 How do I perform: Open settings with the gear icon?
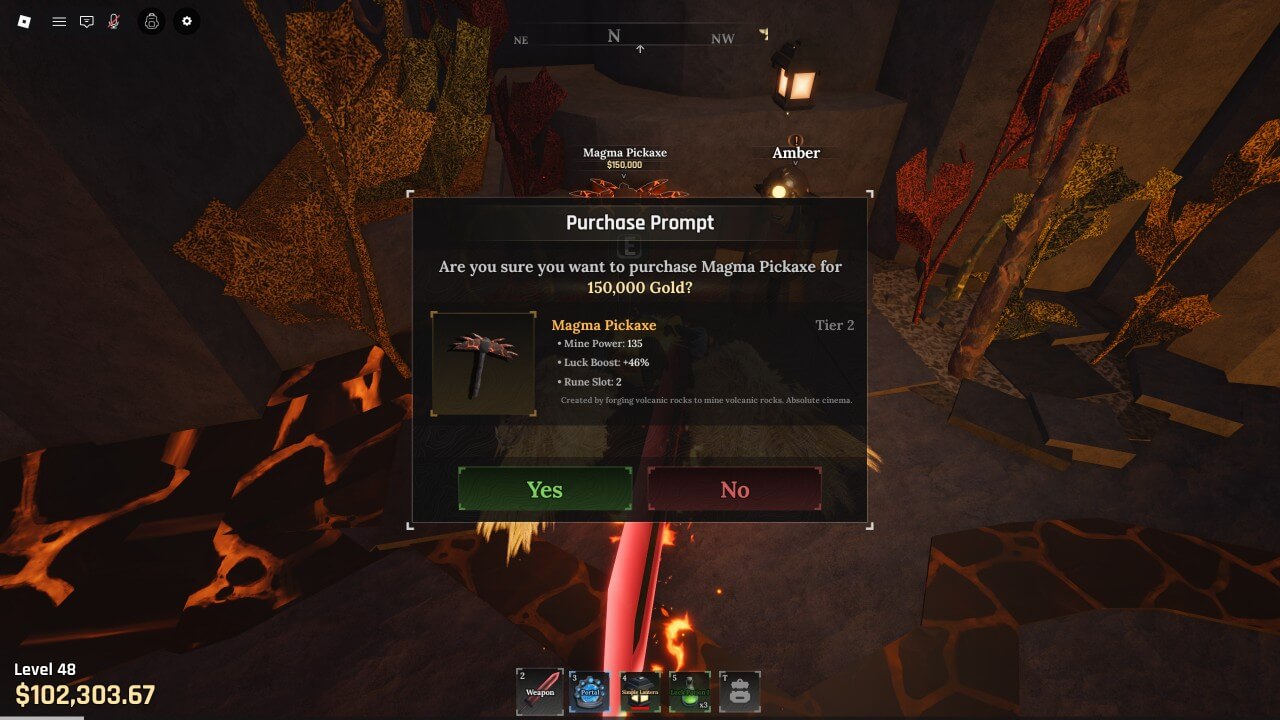coord(186,21)
